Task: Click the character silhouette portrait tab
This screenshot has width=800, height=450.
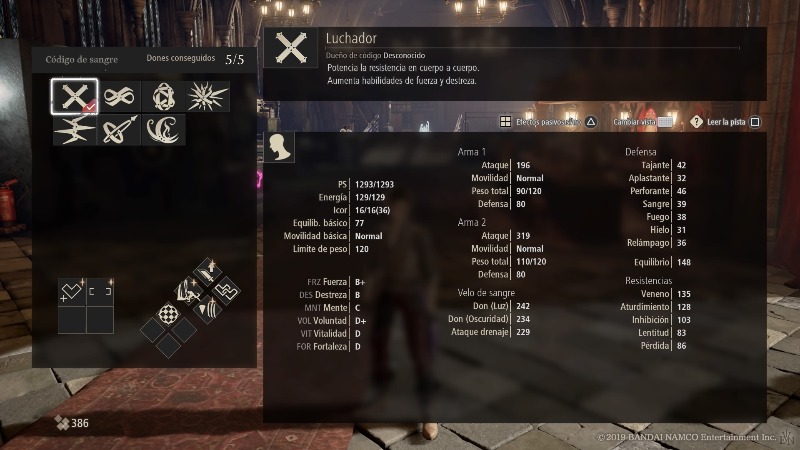Action: (x=281, y=148)
